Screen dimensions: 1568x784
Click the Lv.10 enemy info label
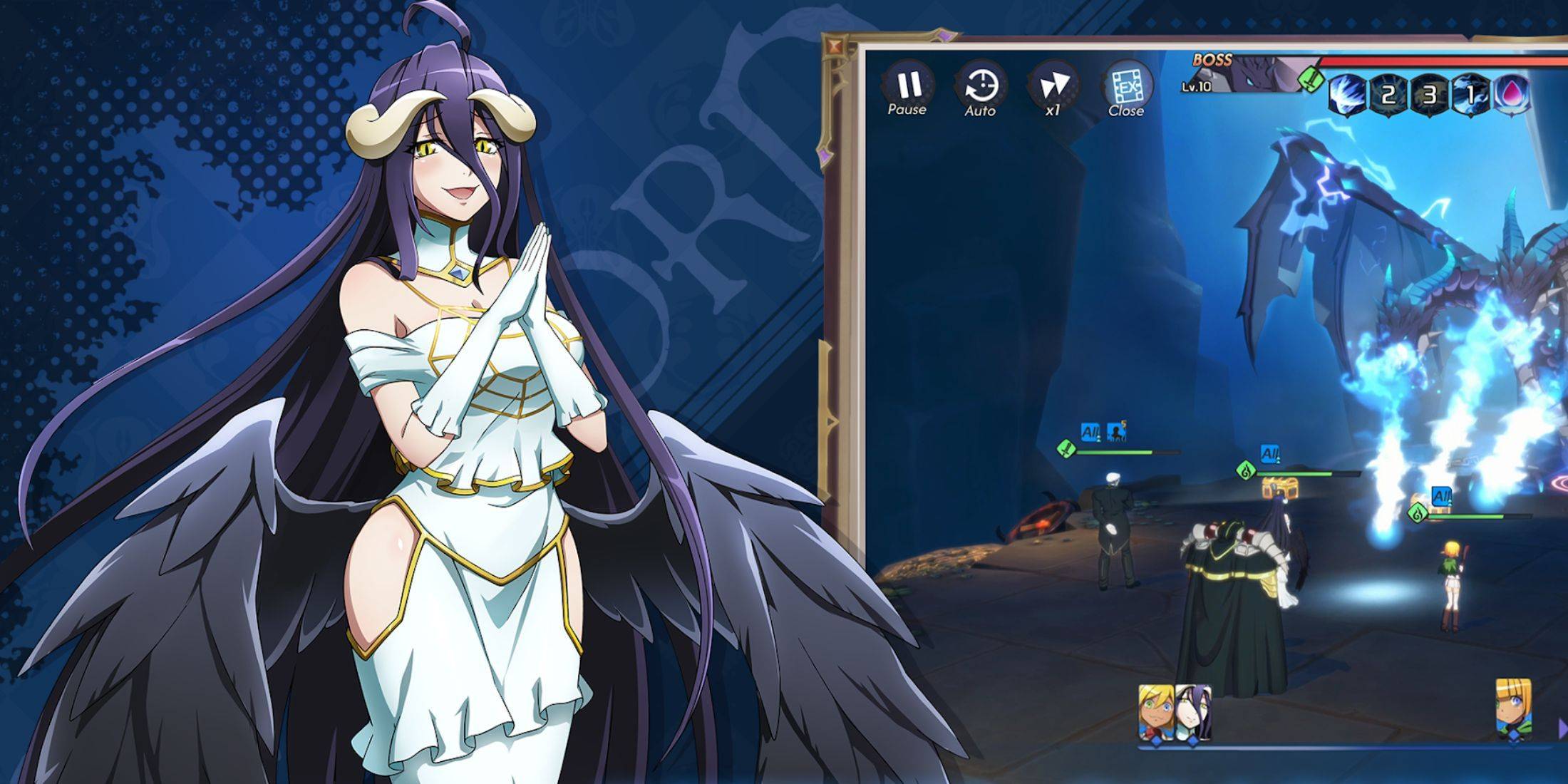[x=1196, y=87]
